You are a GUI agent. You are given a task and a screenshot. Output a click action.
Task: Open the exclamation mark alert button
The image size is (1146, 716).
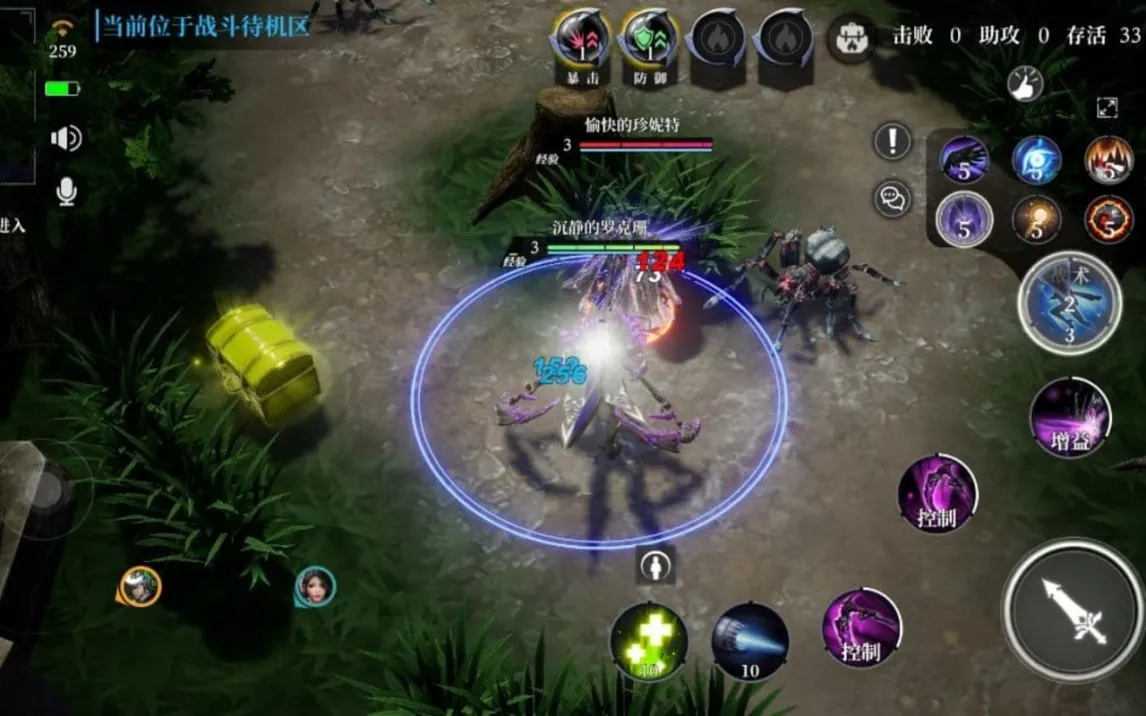point(892,141)
